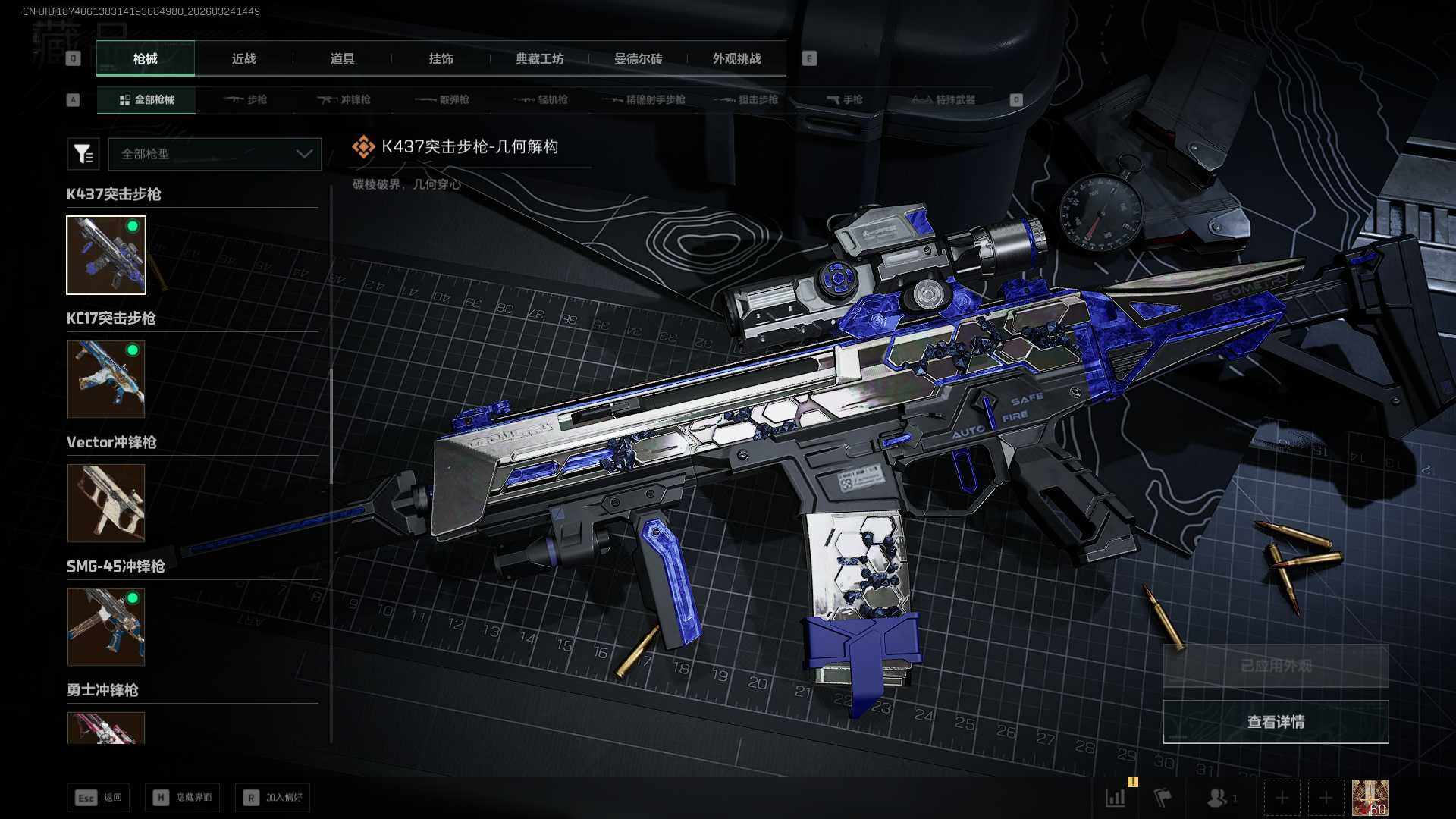Choose the KC17 assault rifle skin thumbnail

(106, 378)
